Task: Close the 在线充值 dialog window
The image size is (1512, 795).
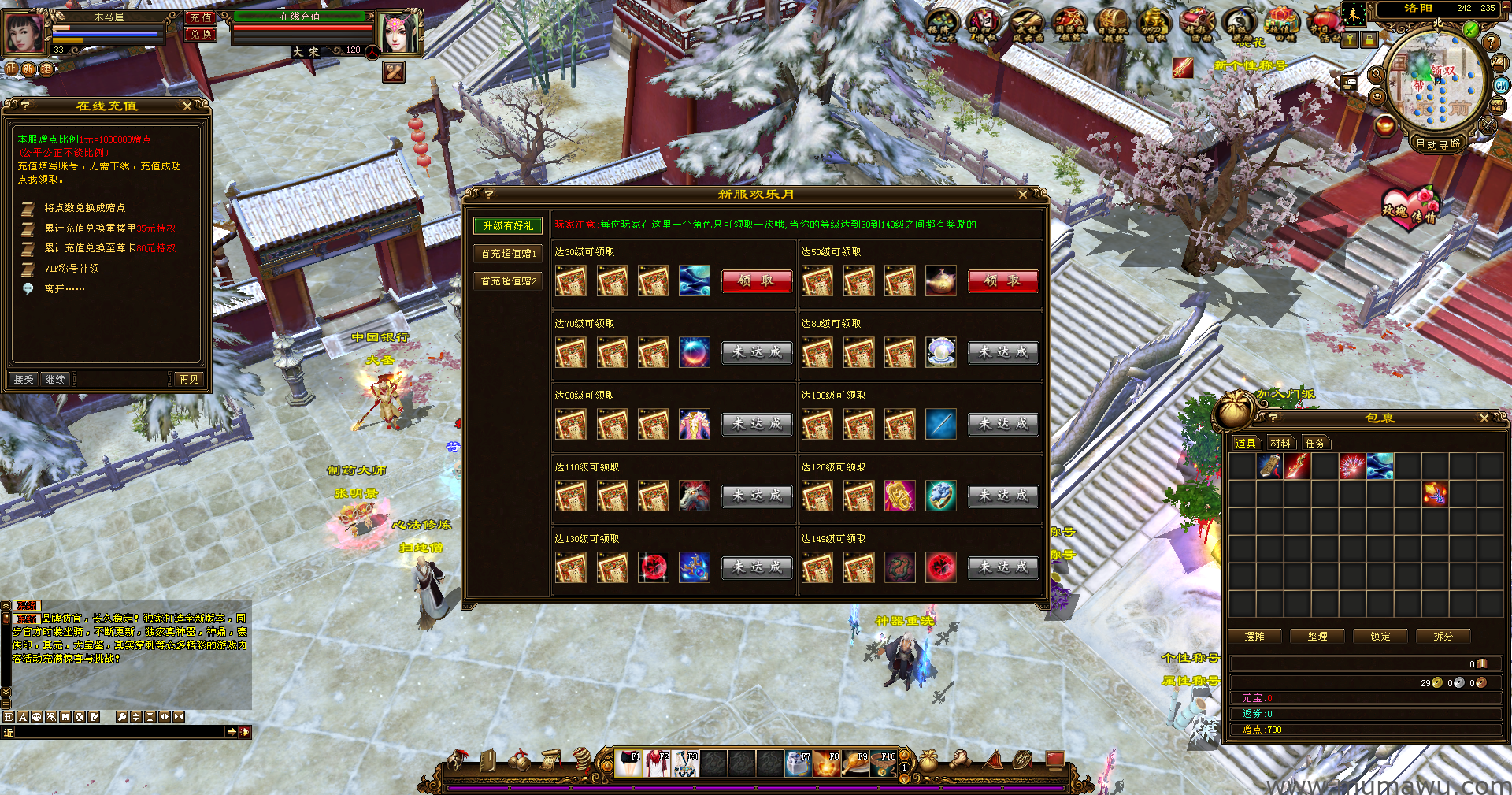Action: click(x=187, y=106)
